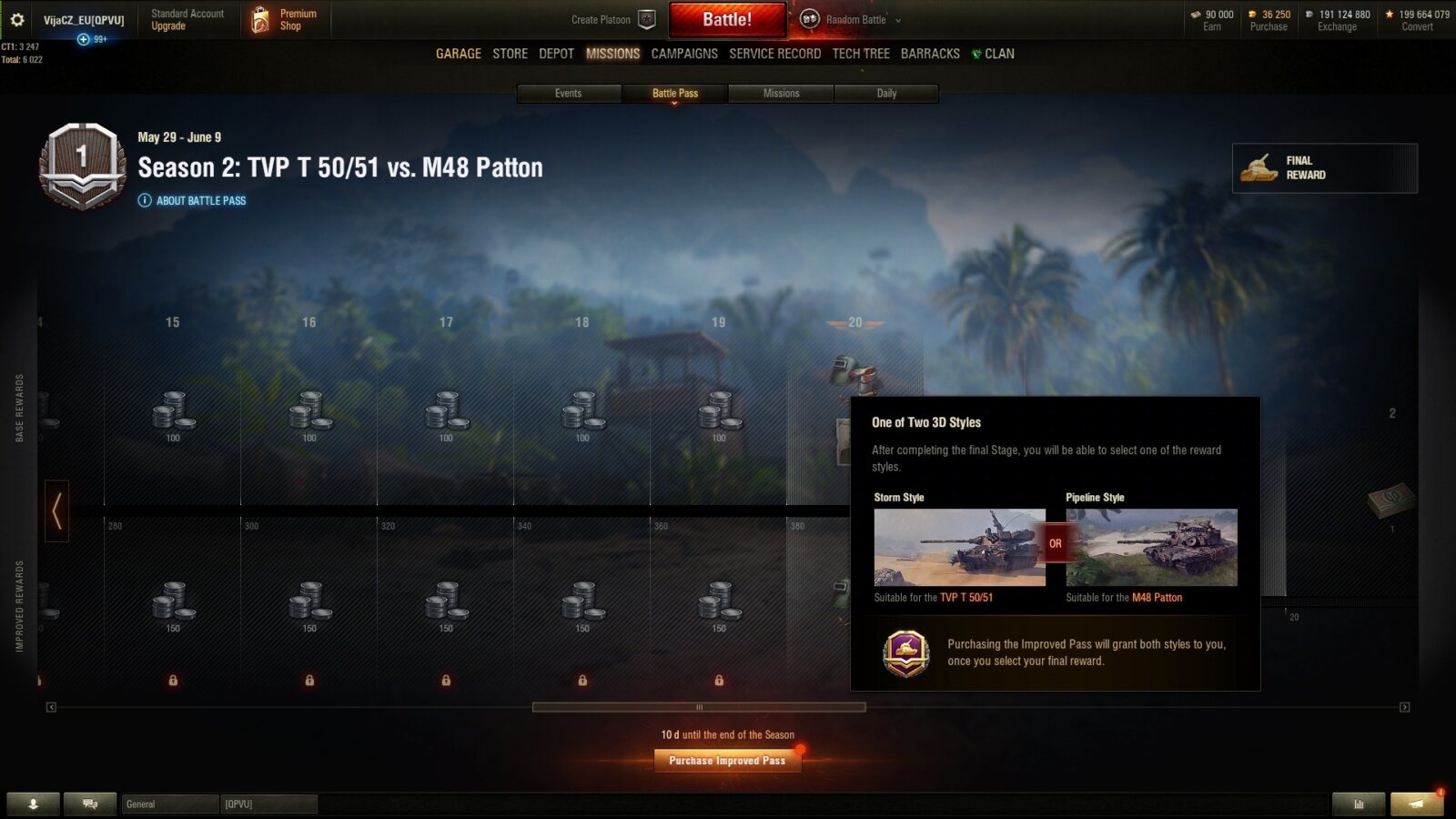Switch to the Events tab

pyautogui.click(x=569, y=93)
